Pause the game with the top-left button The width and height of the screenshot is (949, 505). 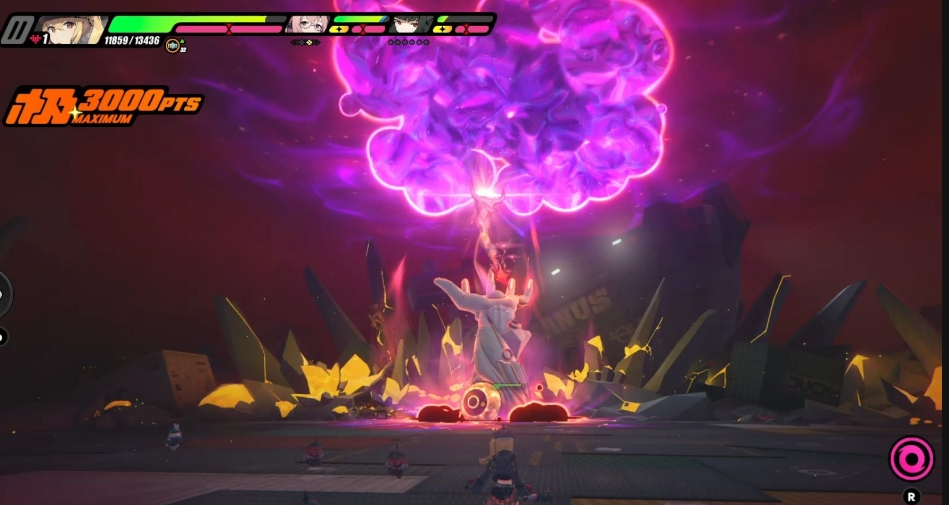tap(17, 30)
